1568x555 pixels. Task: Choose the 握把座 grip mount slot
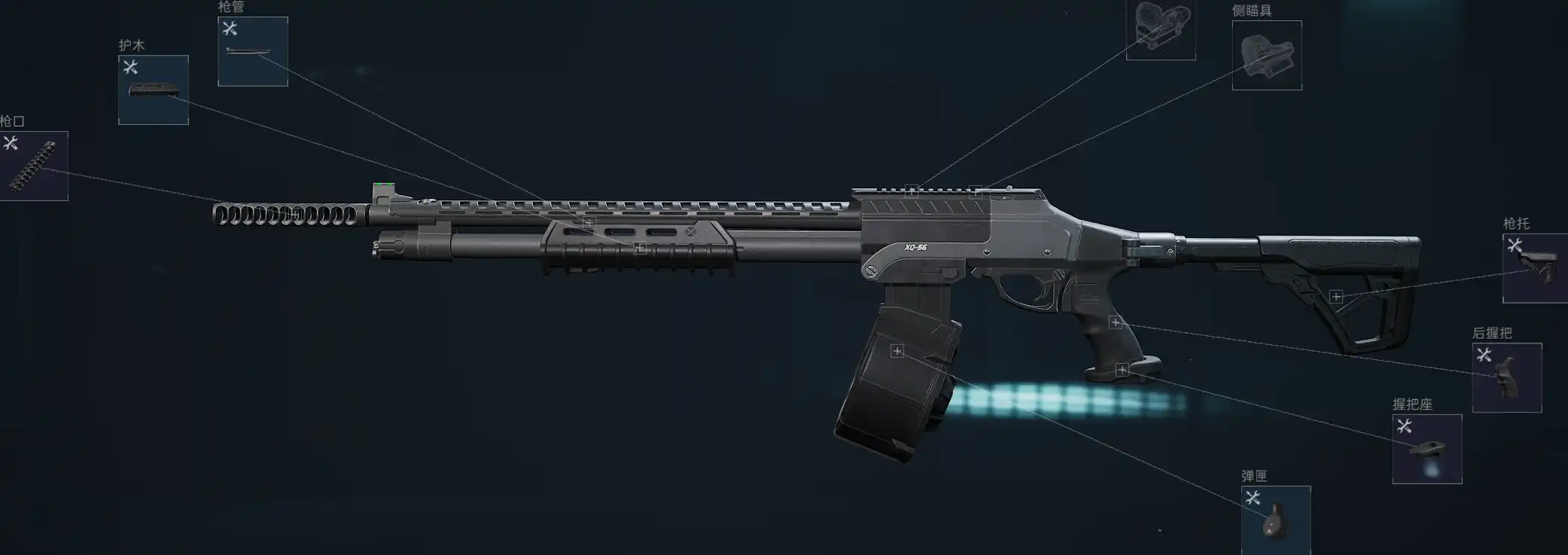[1426, 449]
